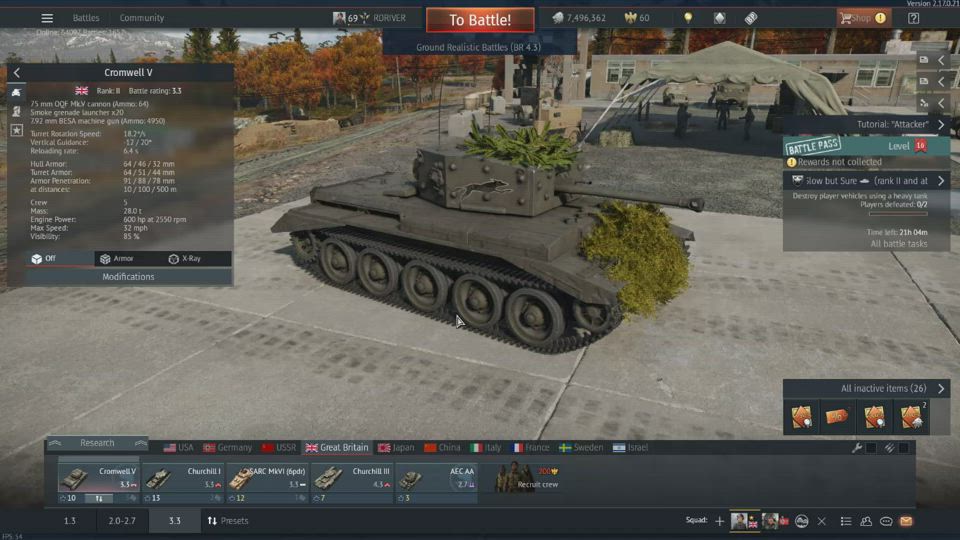Screen dimensions: 960x540
Task: Switch to Armor view mode
Action: tap(116, 258)
